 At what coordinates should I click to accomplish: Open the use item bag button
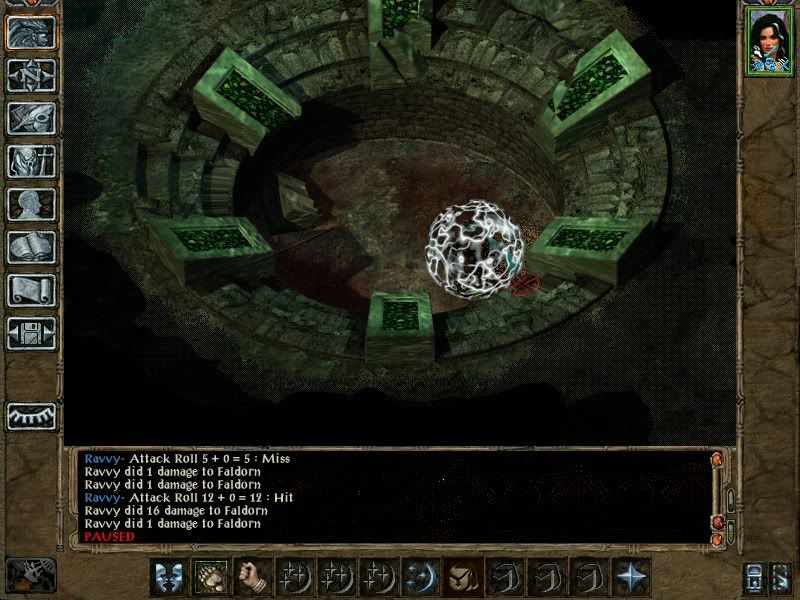click(x=461, y=576)
